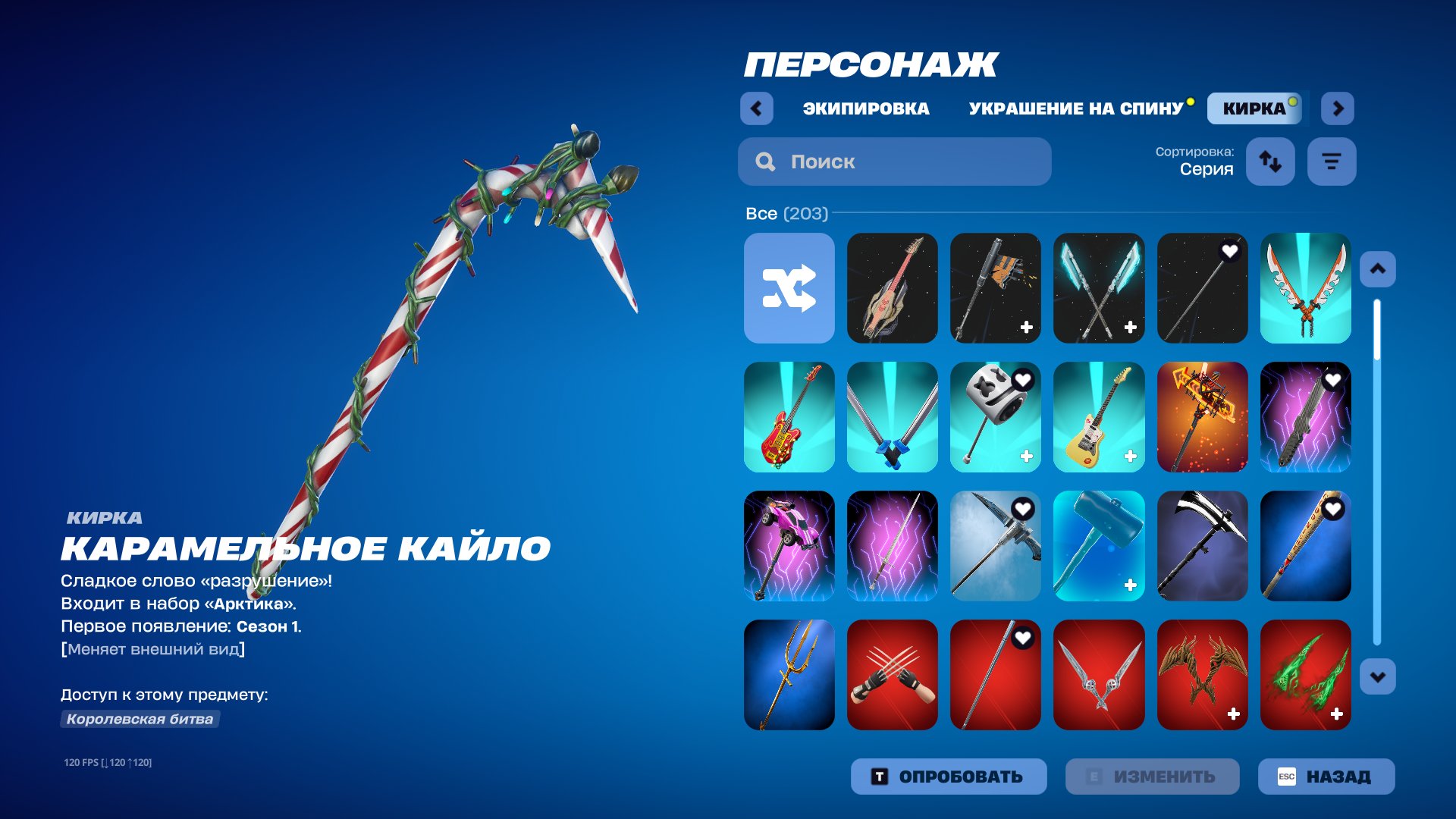Click the sort direction arrows icon
The height and width of the screenshot is (819, 1456).
[x=1271, y=162]
